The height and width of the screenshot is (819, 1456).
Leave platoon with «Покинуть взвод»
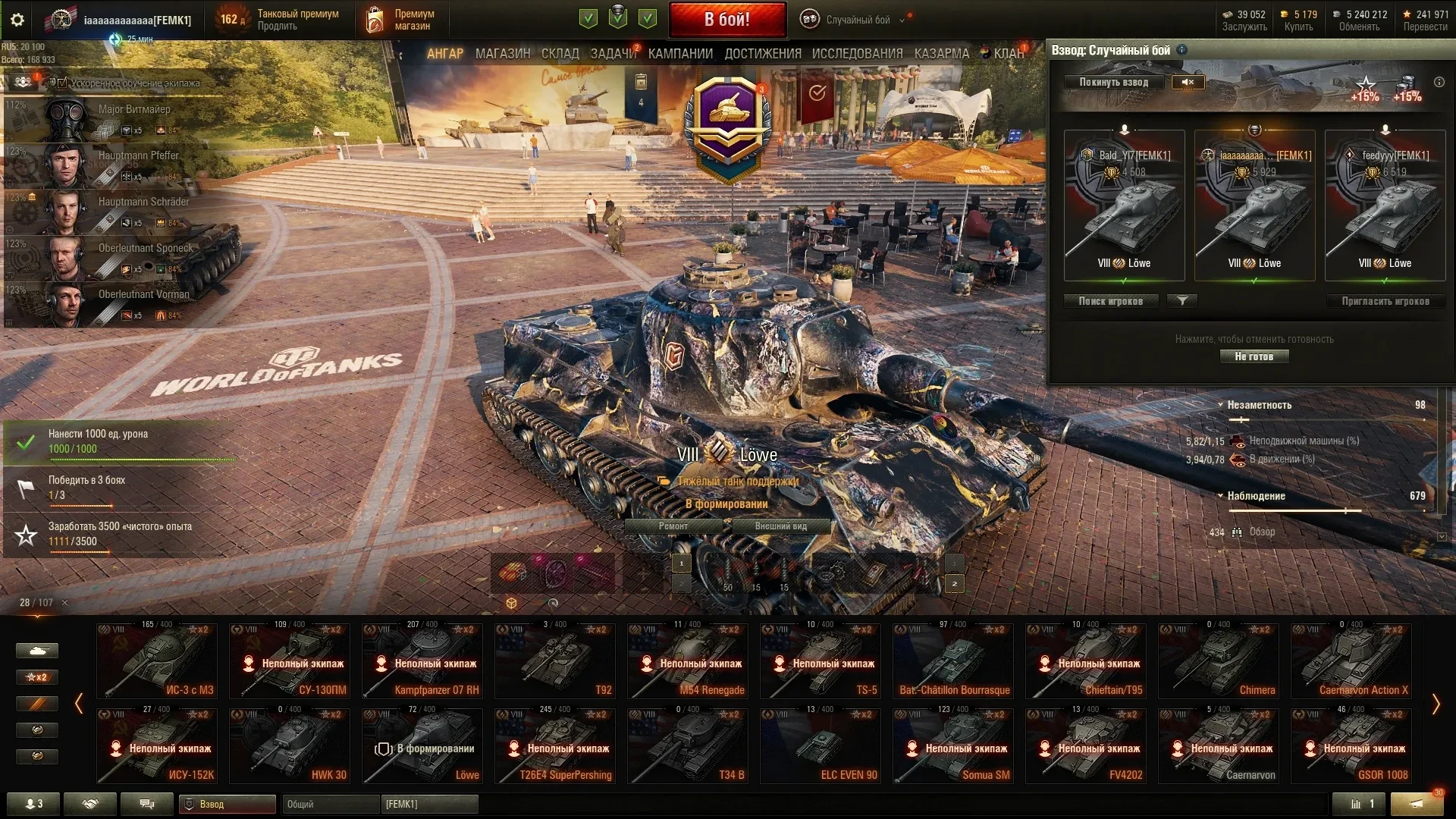[x=1113, y=82]
